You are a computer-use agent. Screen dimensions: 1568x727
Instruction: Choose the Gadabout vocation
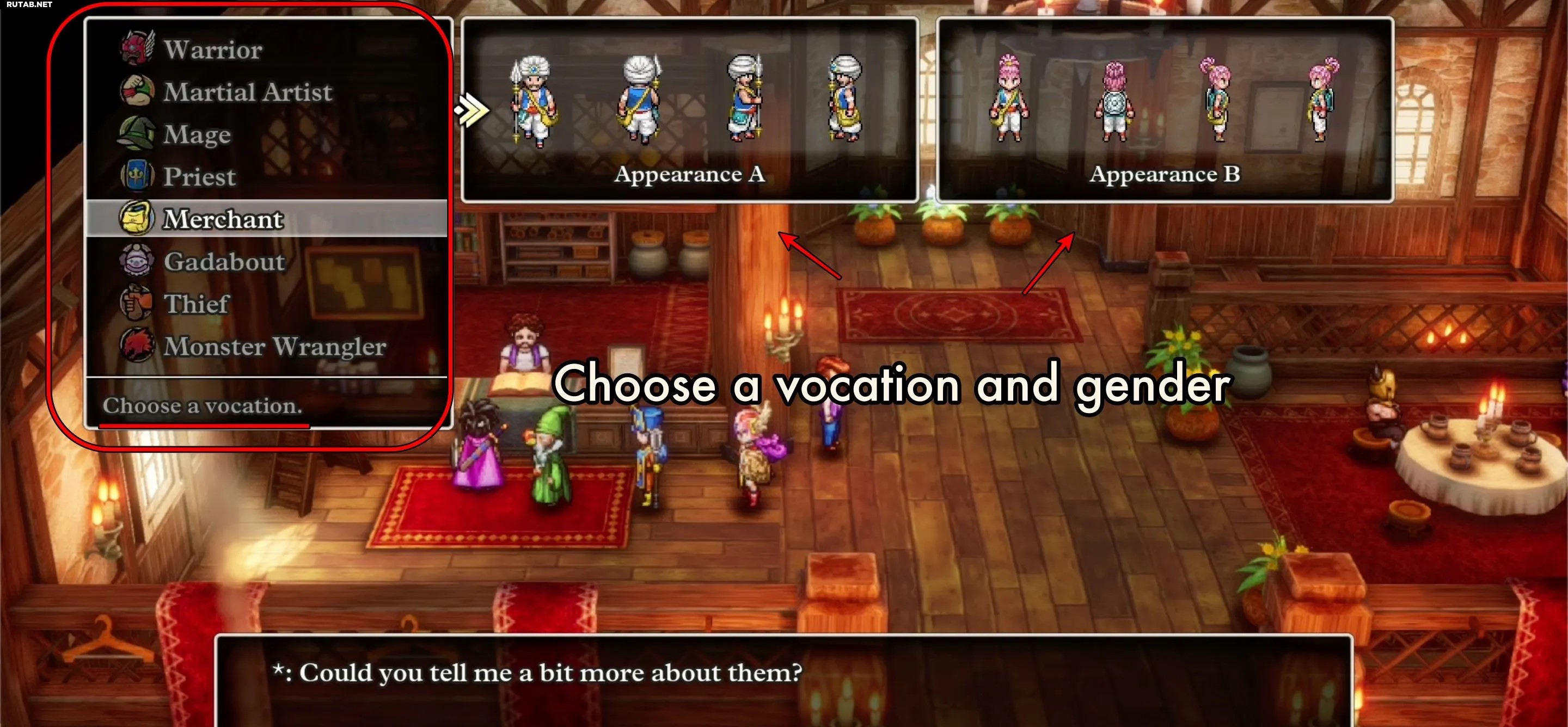[x=224, y=262]
